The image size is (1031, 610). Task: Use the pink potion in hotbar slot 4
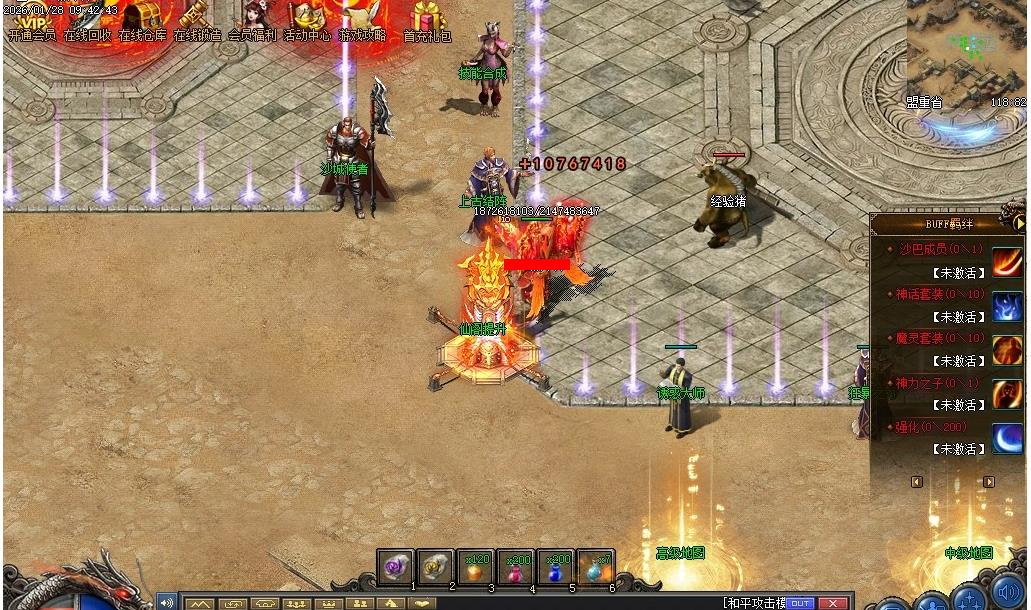click(x=516, y=566)
